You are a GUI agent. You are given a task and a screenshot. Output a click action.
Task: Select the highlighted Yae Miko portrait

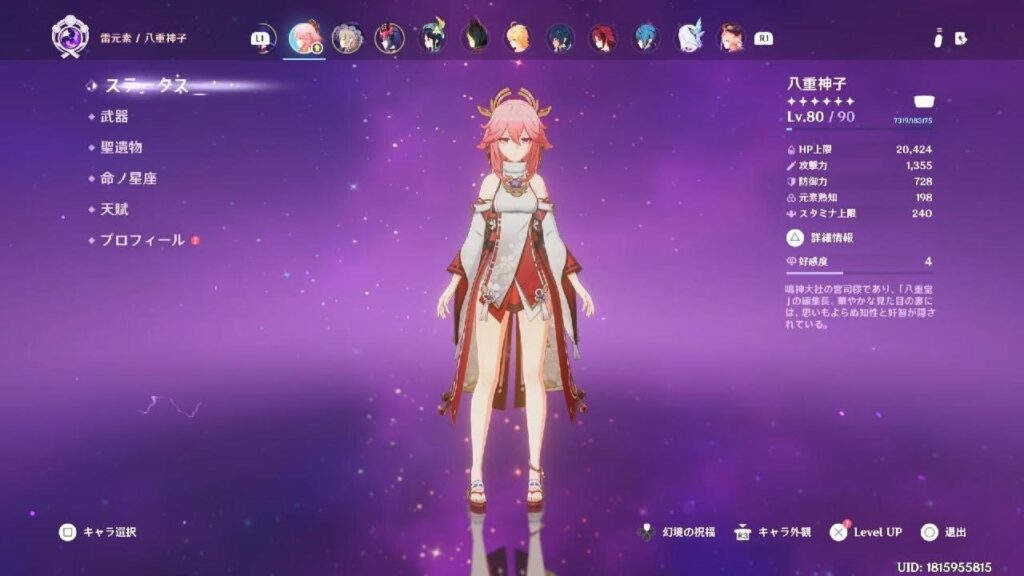(304, 38)
